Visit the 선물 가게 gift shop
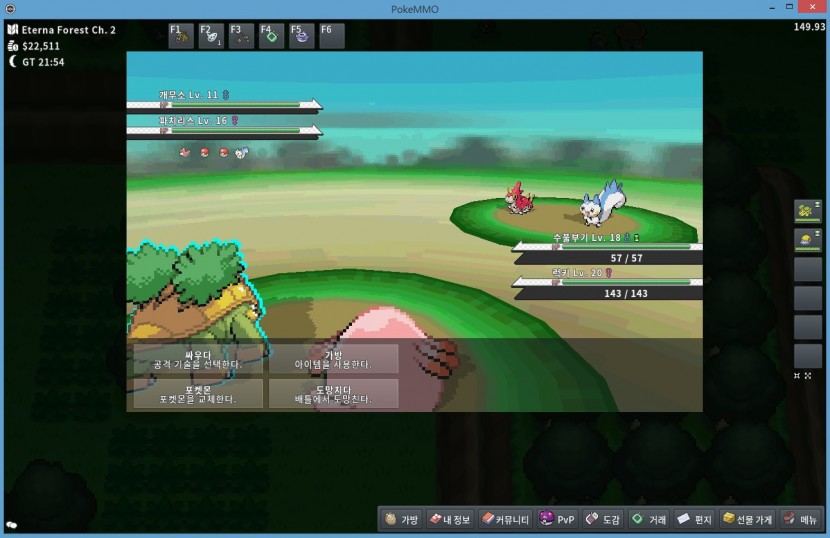Image resolution: width=830 pixels, height=538 pixels. pyautogui.click(x=748, y=519)
